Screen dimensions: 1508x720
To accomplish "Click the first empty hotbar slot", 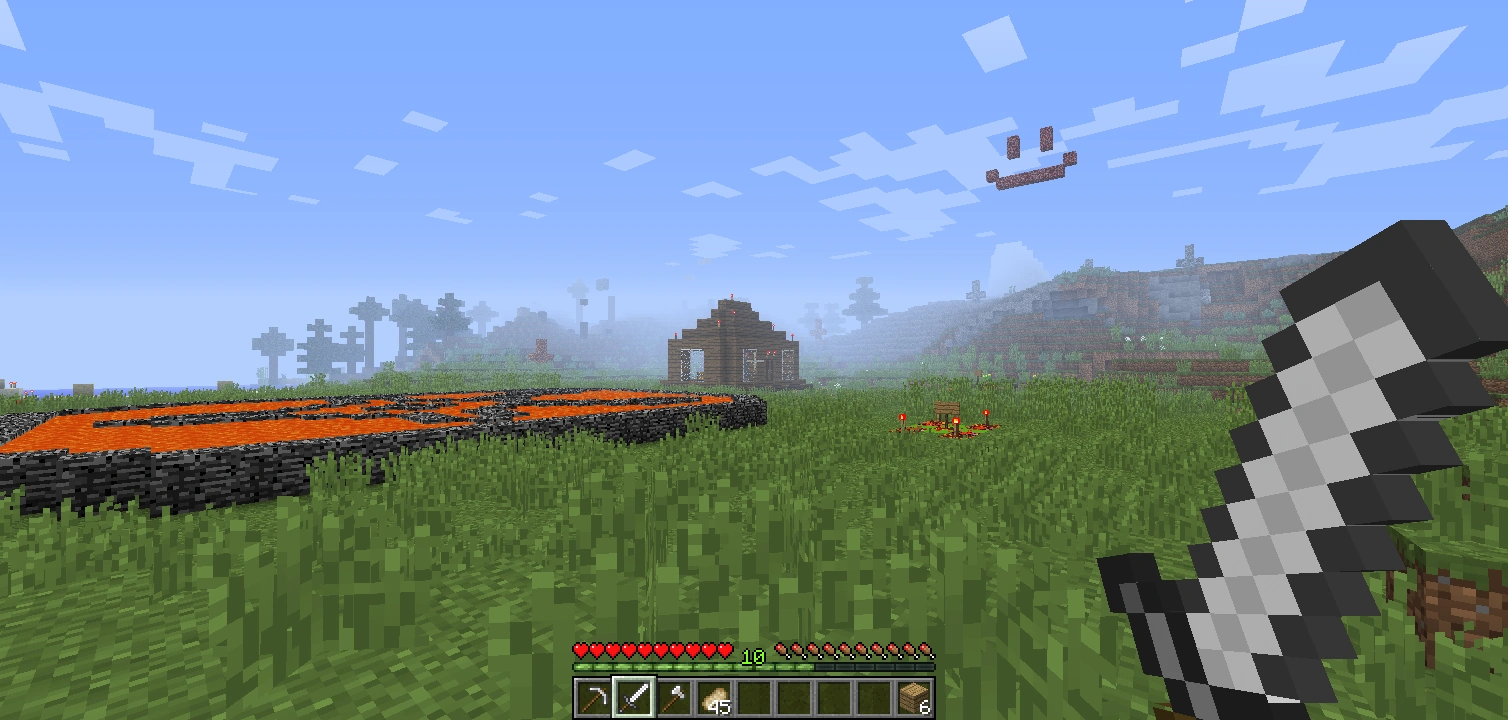I will click(753, 697).
